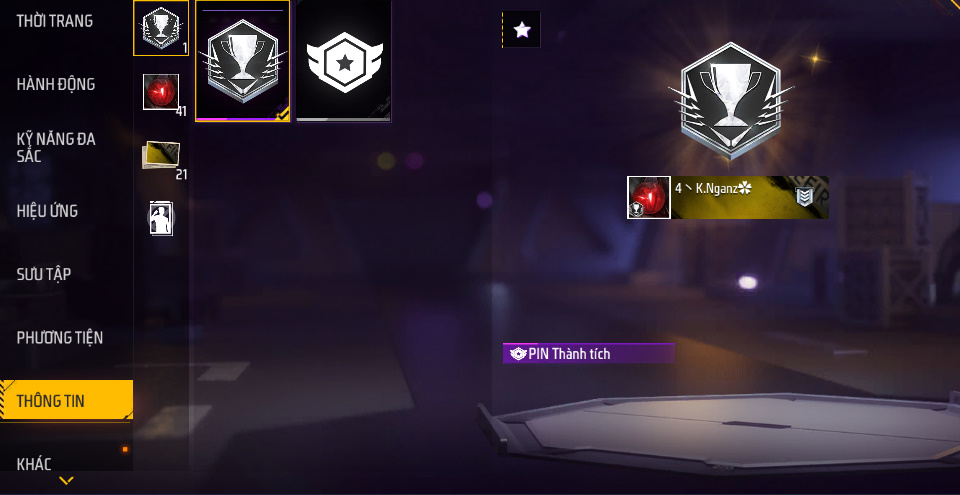Choose the winged star badge pin
Screen dimensions: 960x495
pyautogui.click(x=344, y=60)
